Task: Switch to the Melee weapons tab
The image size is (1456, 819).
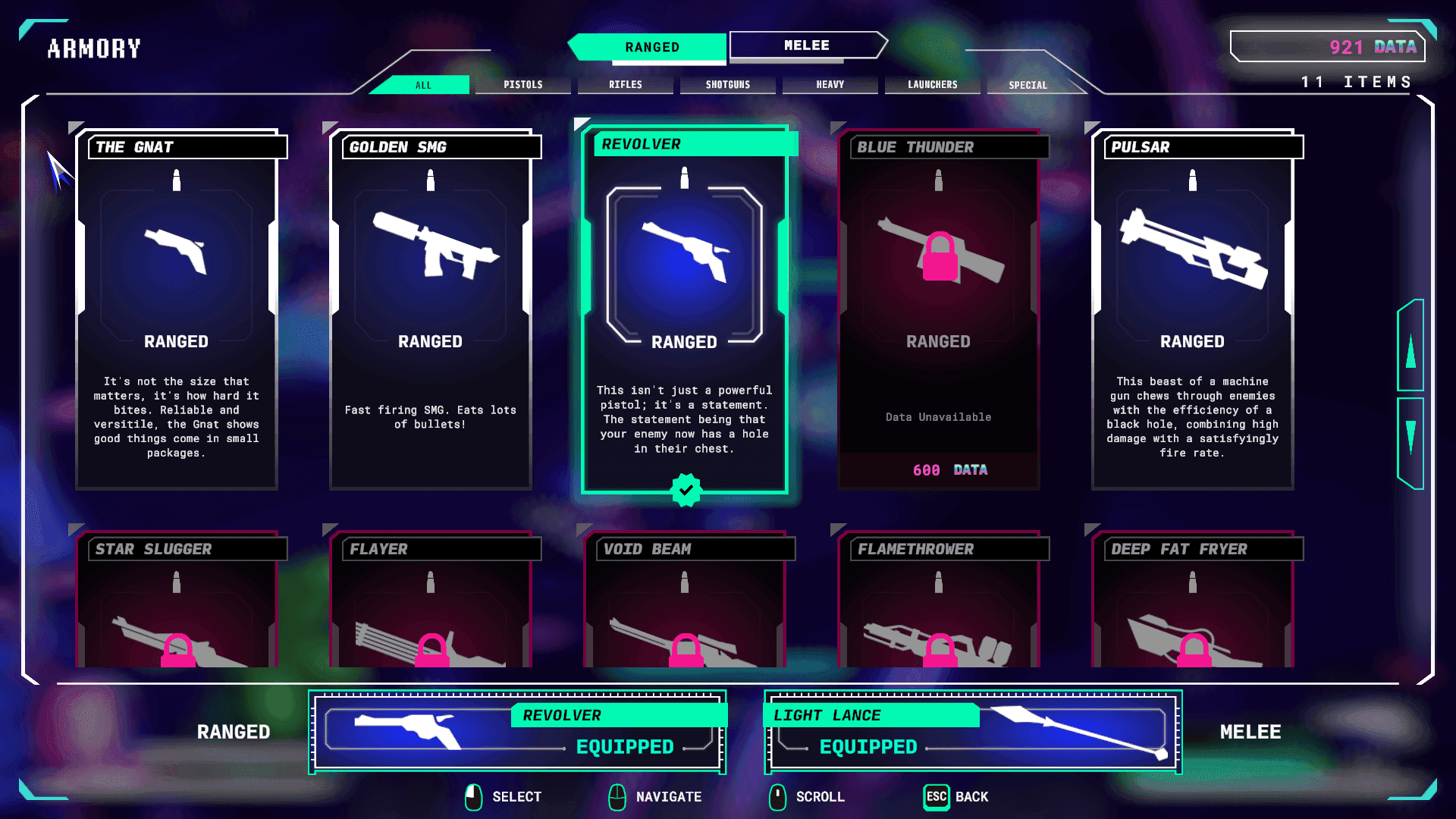Action: pos(807,45)
